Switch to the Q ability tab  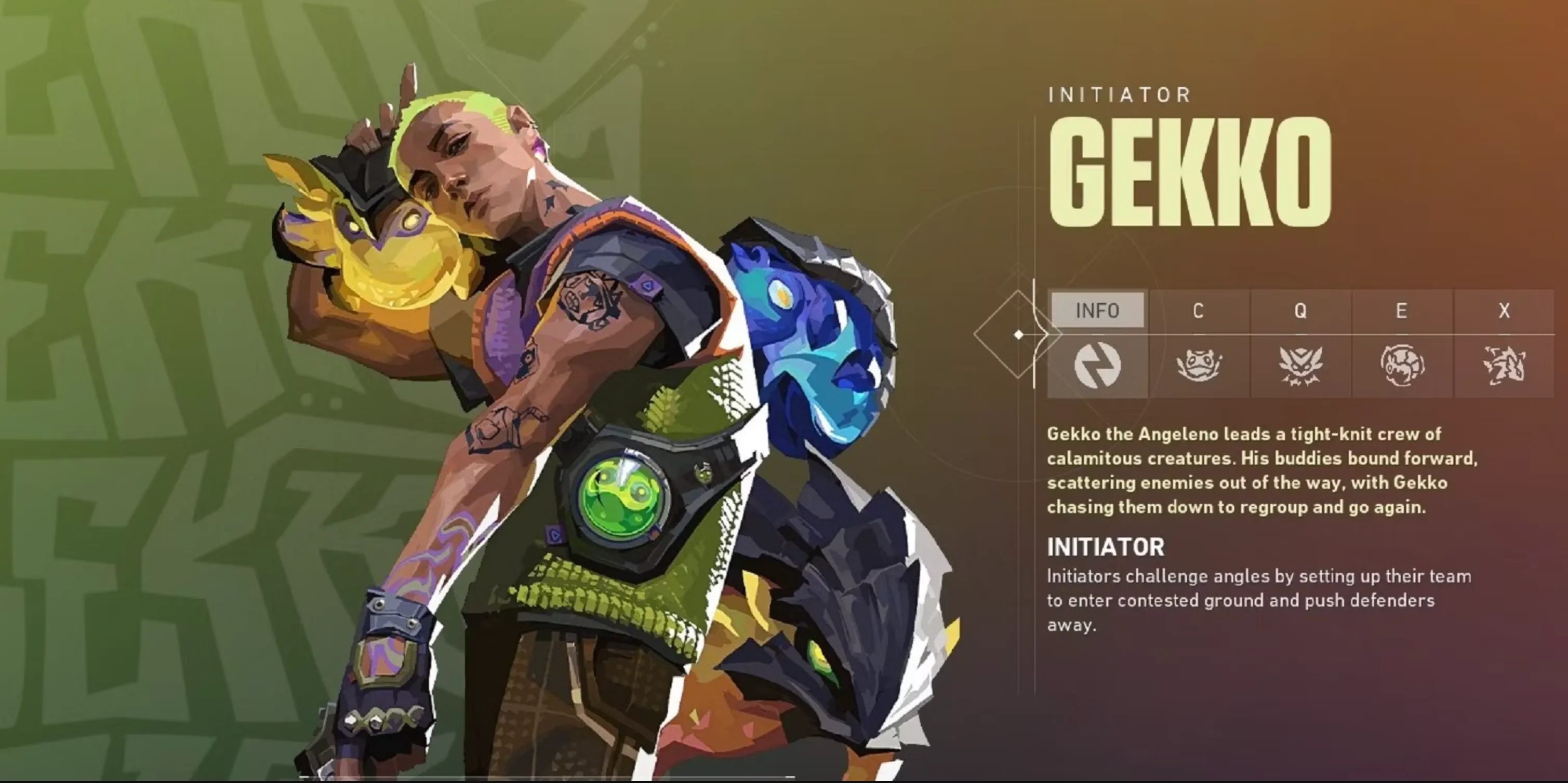point(1300,311)
